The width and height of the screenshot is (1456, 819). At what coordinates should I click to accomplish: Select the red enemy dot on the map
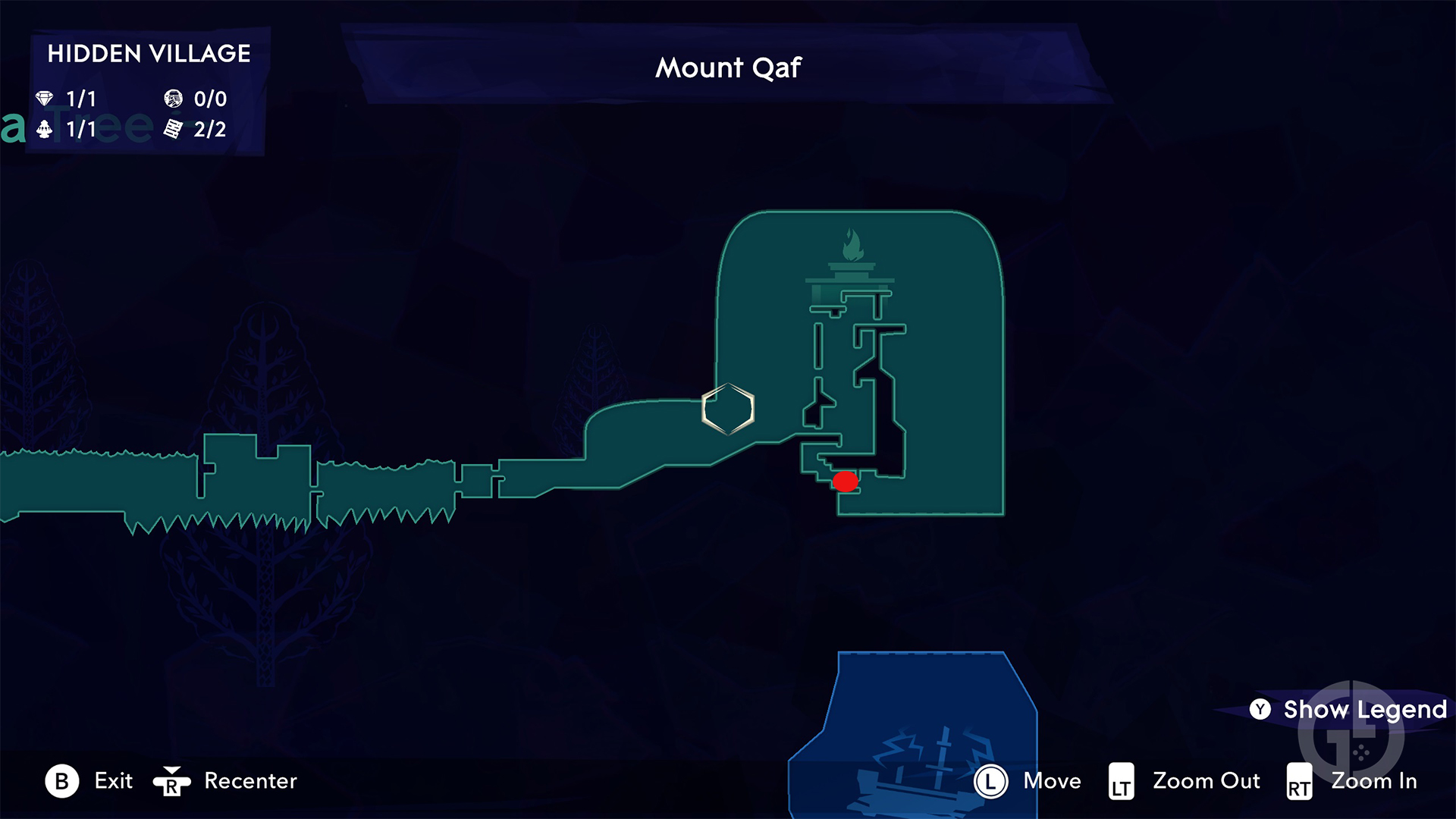click(846, 481)
